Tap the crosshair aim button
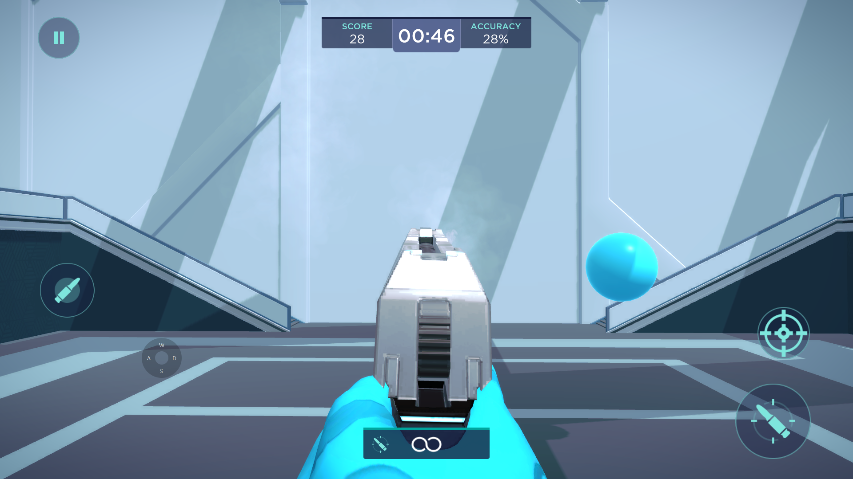The width and height of the screenshot is (853, 479). pos(783,332)
